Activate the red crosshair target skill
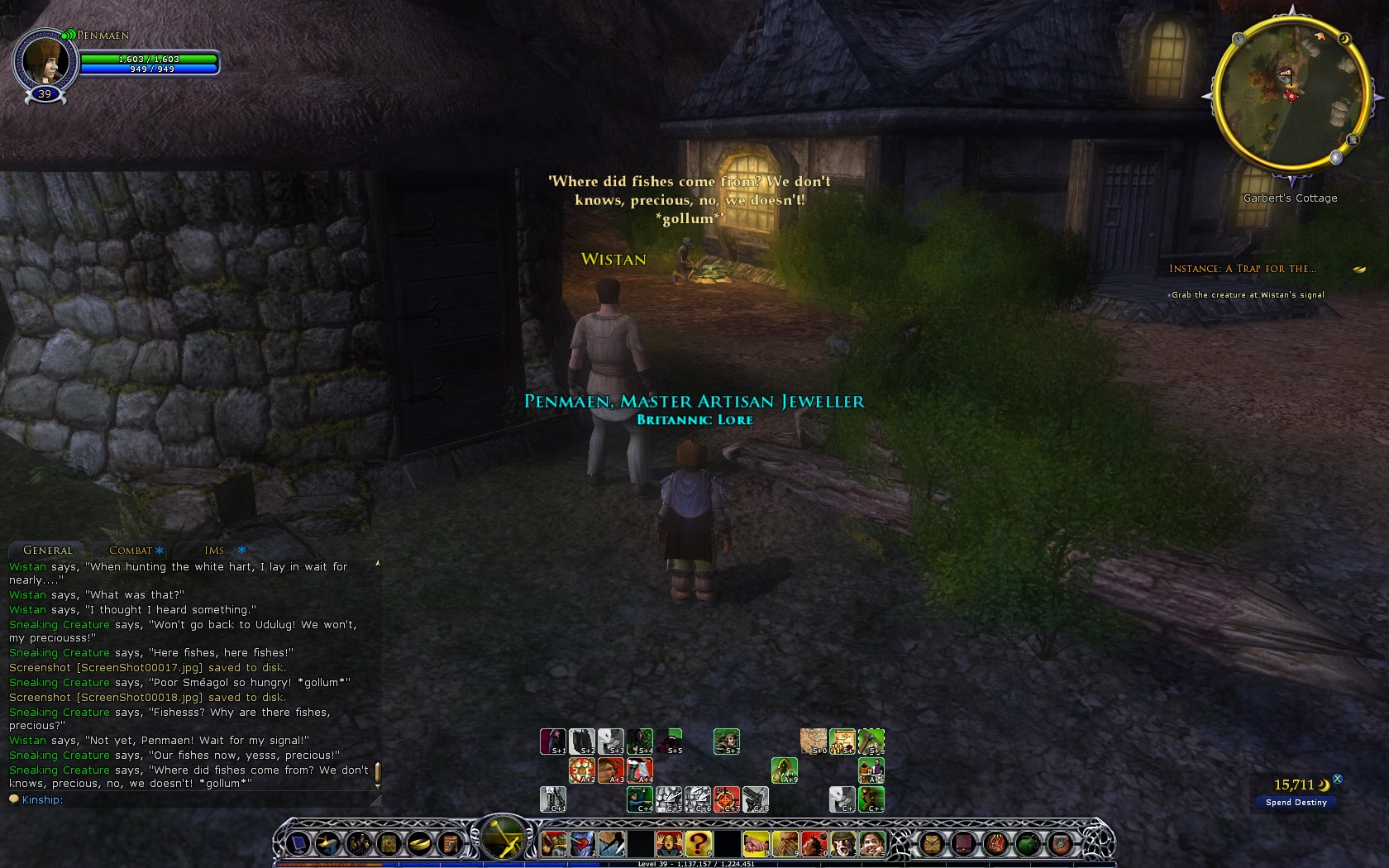Image resolution: width=1389 pixels, height=868 pixels. [x=727, y=799]
